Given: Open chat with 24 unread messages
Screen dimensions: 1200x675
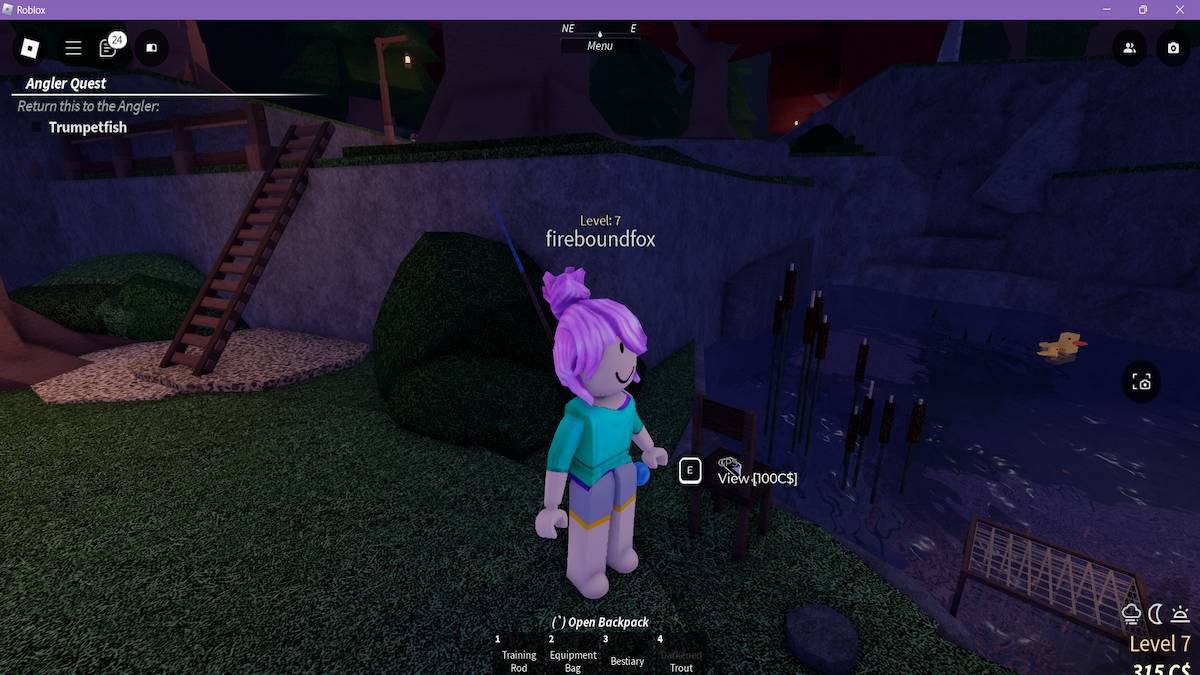Looking at the screenshot, I should pyautogui.click(x=109, y=47).
